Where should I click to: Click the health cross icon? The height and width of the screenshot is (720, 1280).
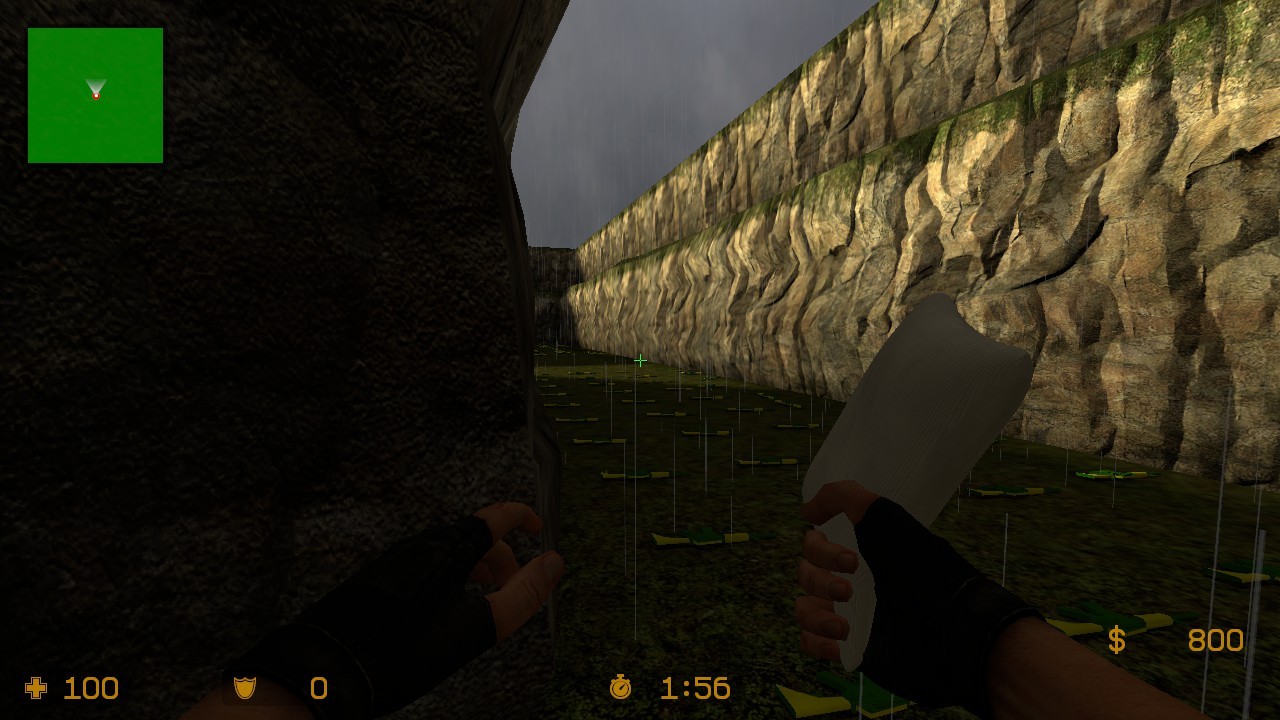[37, 688]
